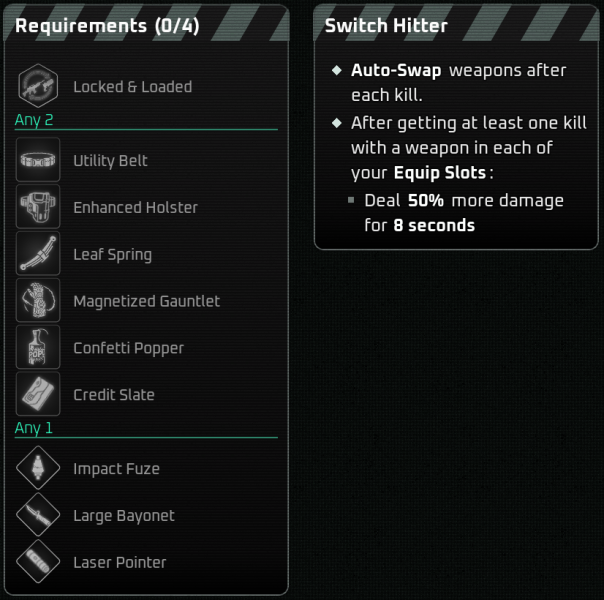The image size is (604, 600).
Task: Click the Credit Slate icon
Action: (38, 395)
